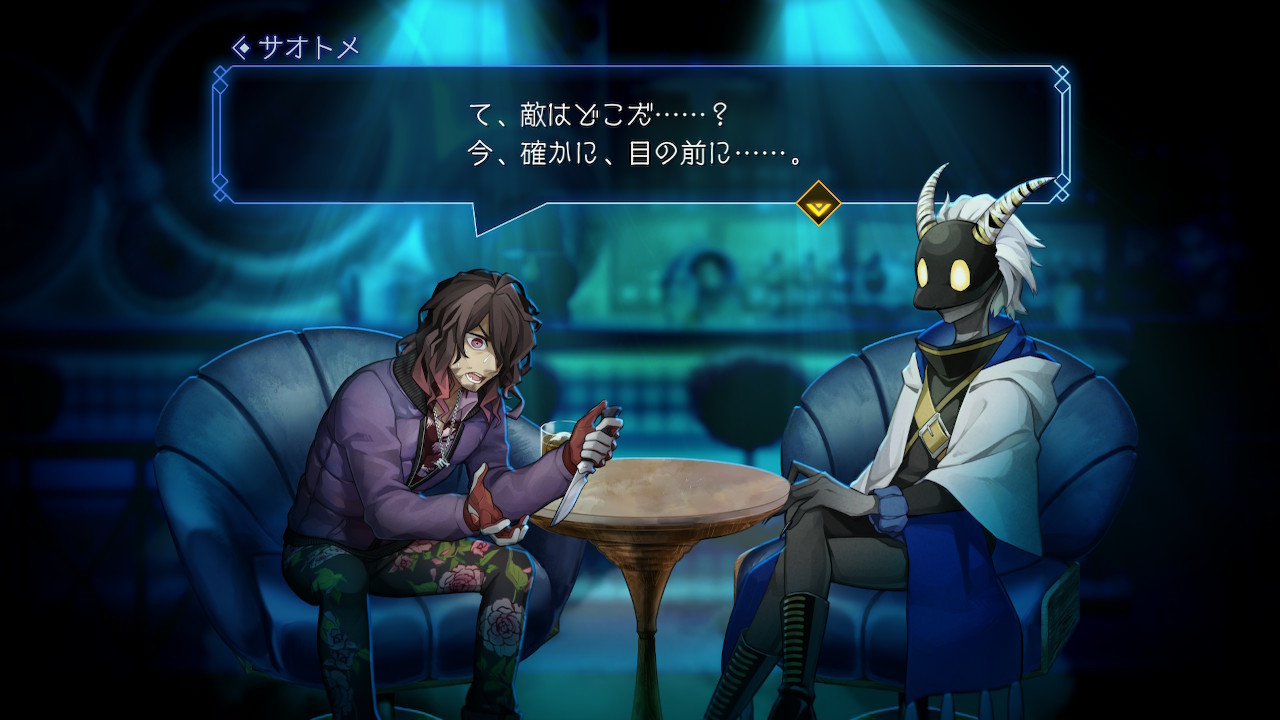1280x720 pixels.
Task: Advance dialogue with the yellow arrow indicator
Action: [x=818, y=204]
